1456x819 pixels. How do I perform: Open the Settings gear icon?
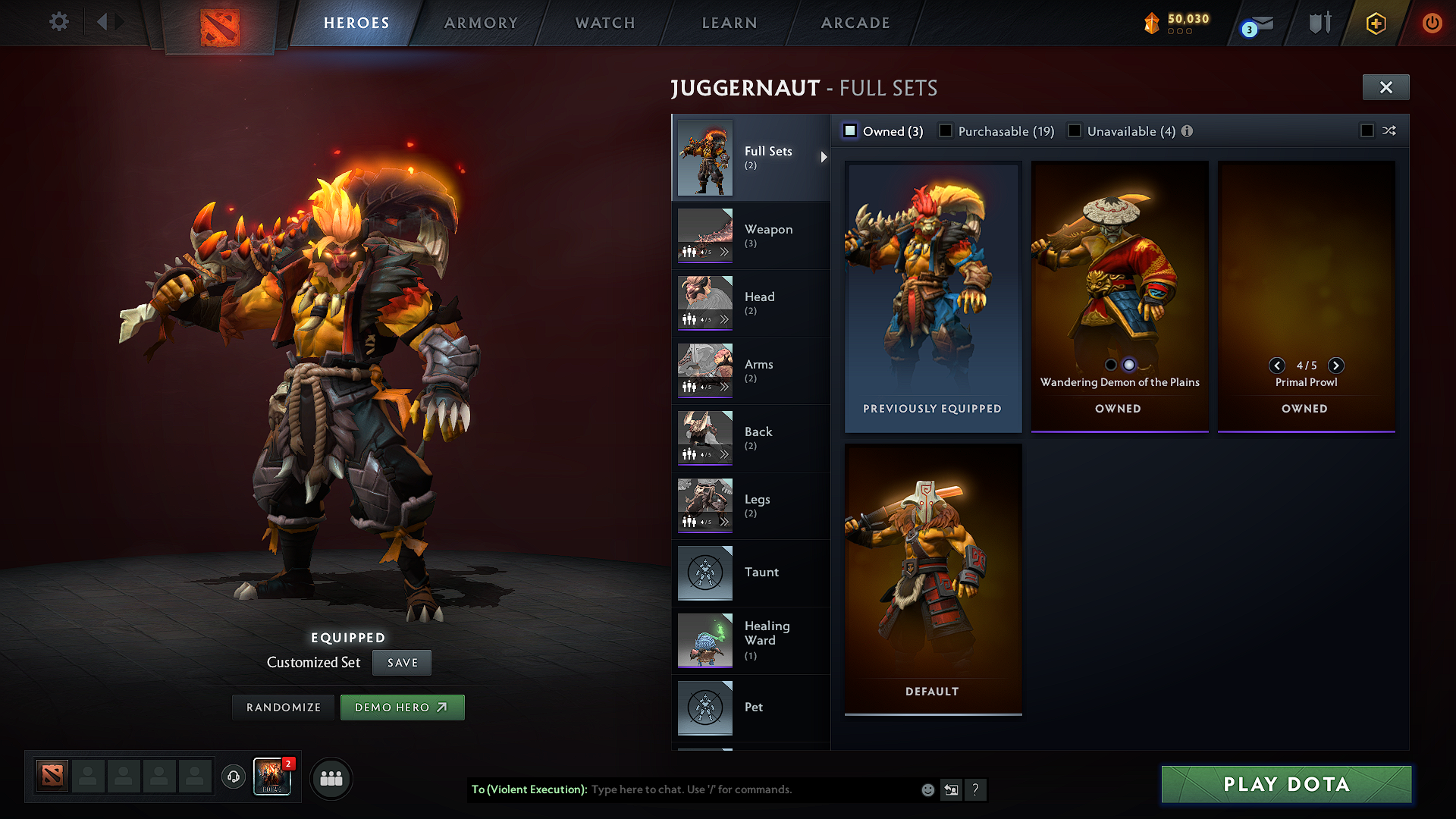pos(58,22)
